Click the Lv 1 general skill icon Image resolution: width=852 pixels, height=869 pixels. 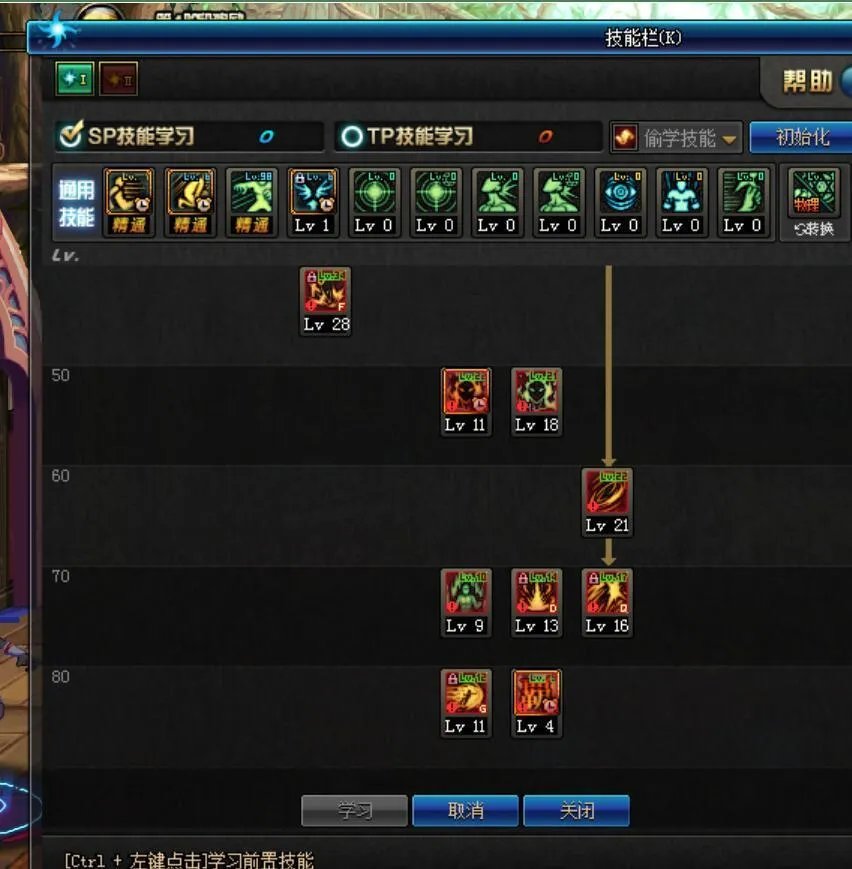pos(313,193)
